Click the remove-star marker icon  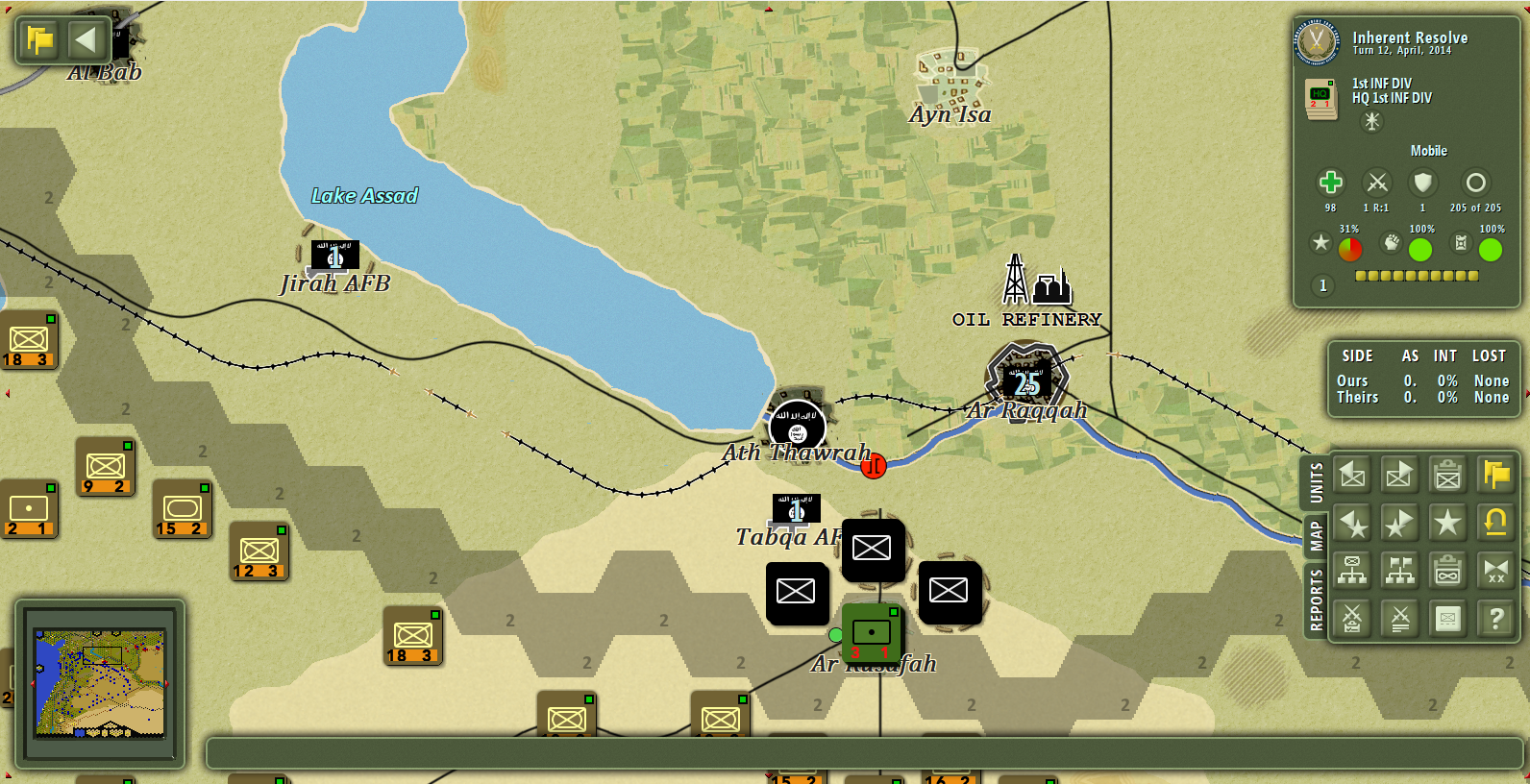pos(1351,524)
